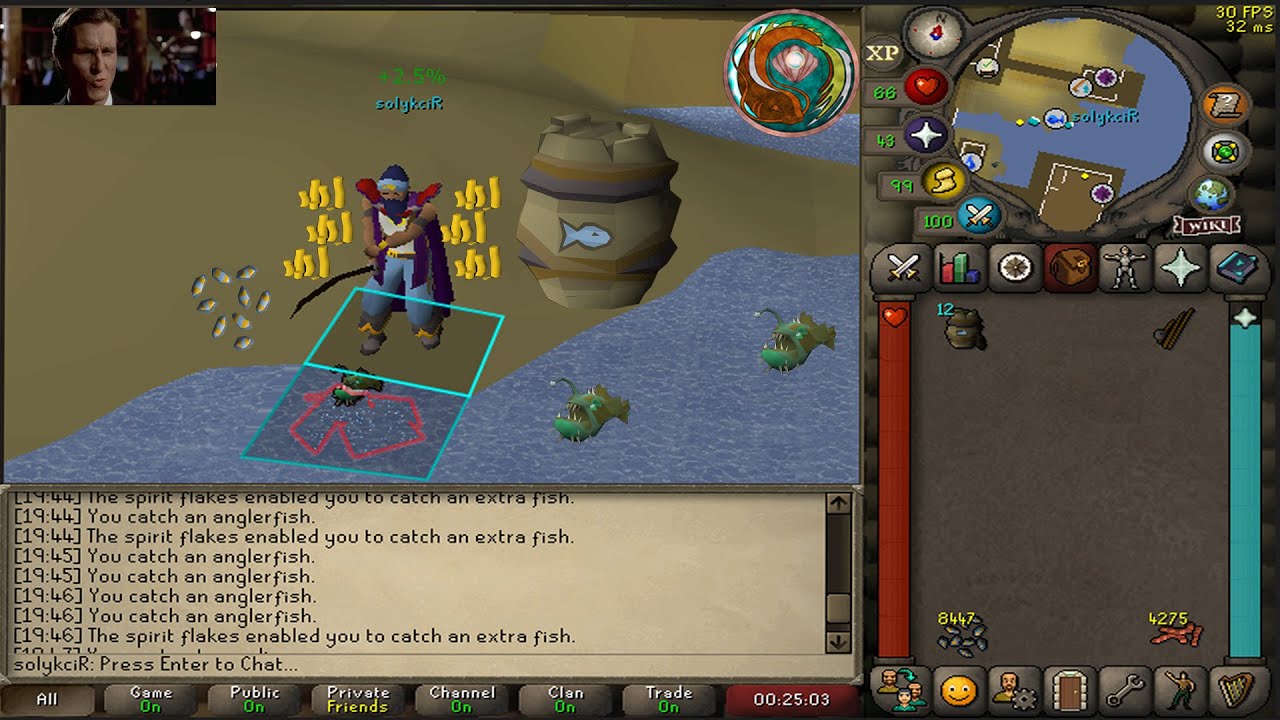Select the fishing rod in inventory
The height and width of the screenshot is (720, 1280).
(x=1177, y=328)
